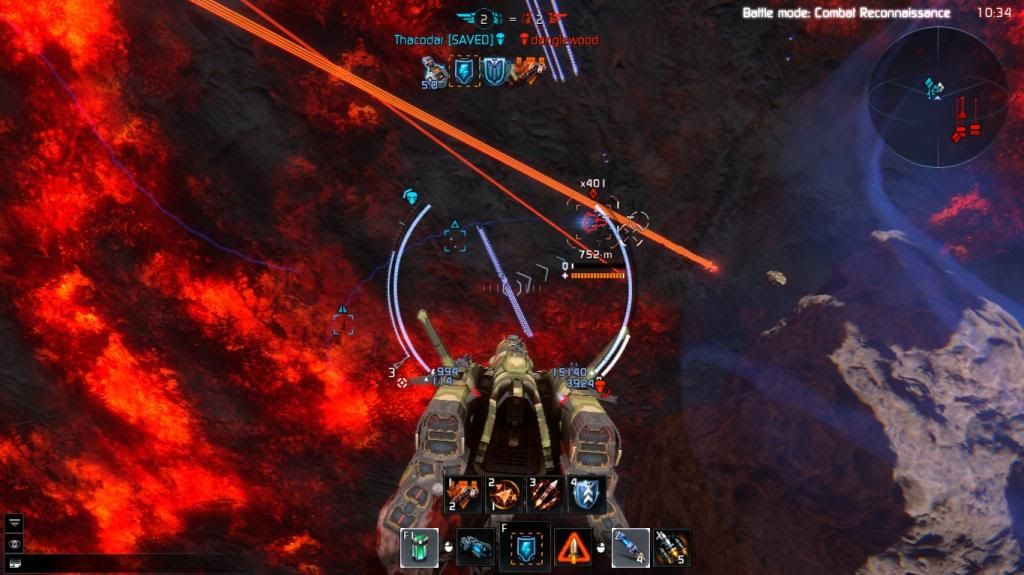Click the lightning shield buff icon
This screenshot has width=1024, height=575.
466,70
